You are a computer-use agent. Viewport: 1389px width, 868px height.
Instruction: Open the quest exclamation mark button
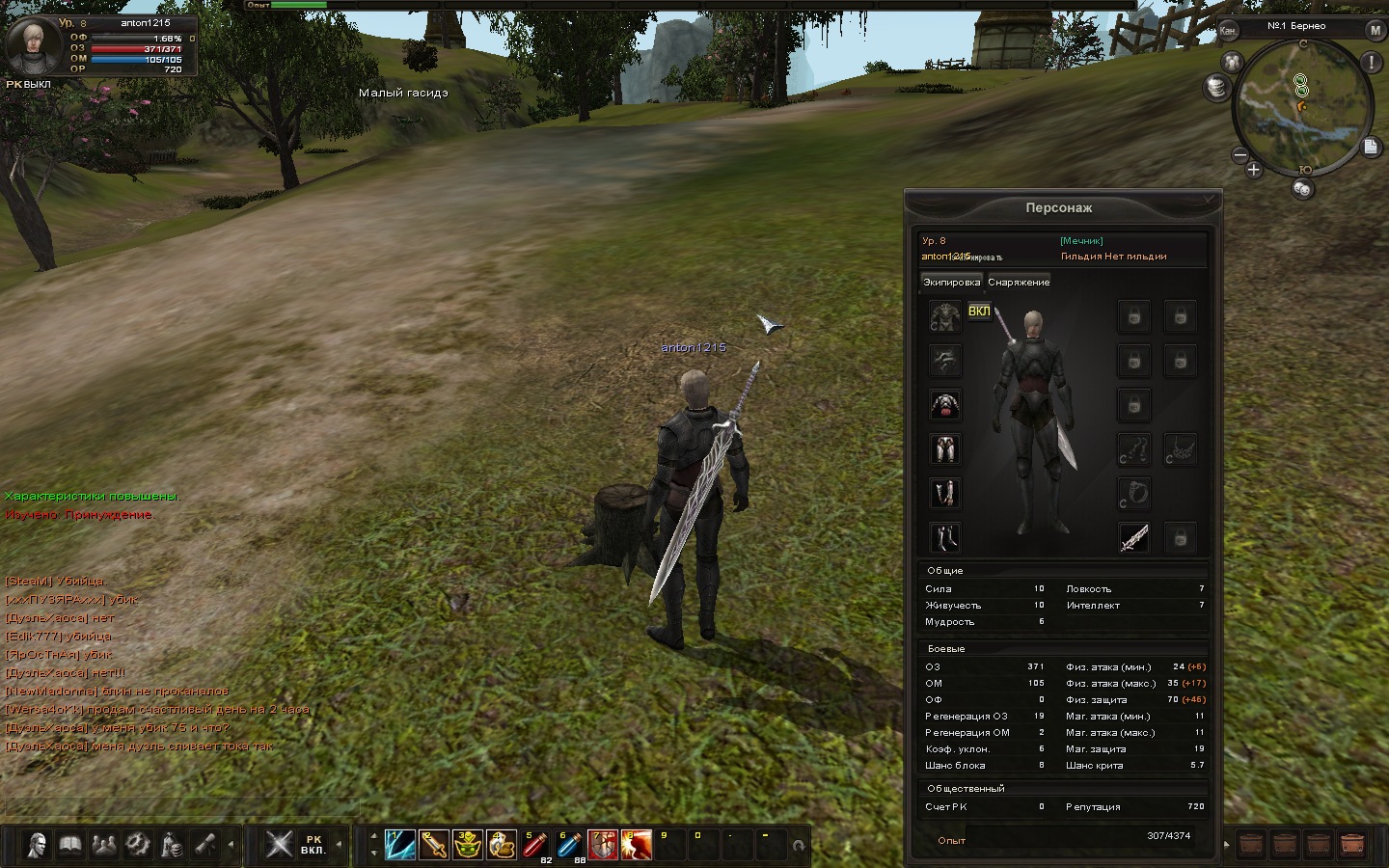(1371, 63)
